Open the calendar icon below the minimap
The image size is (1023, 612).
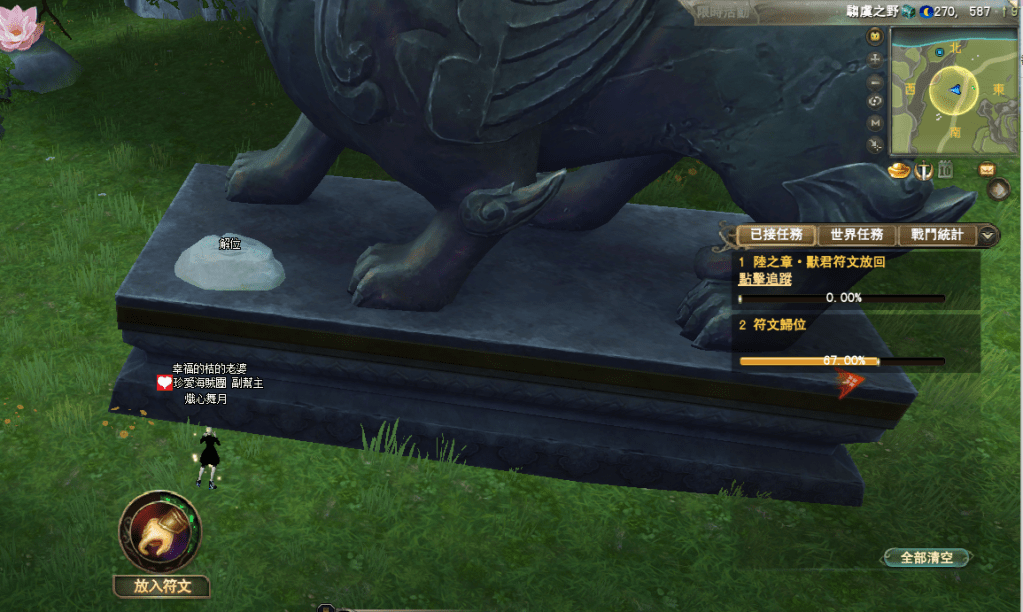click(946, 170)
